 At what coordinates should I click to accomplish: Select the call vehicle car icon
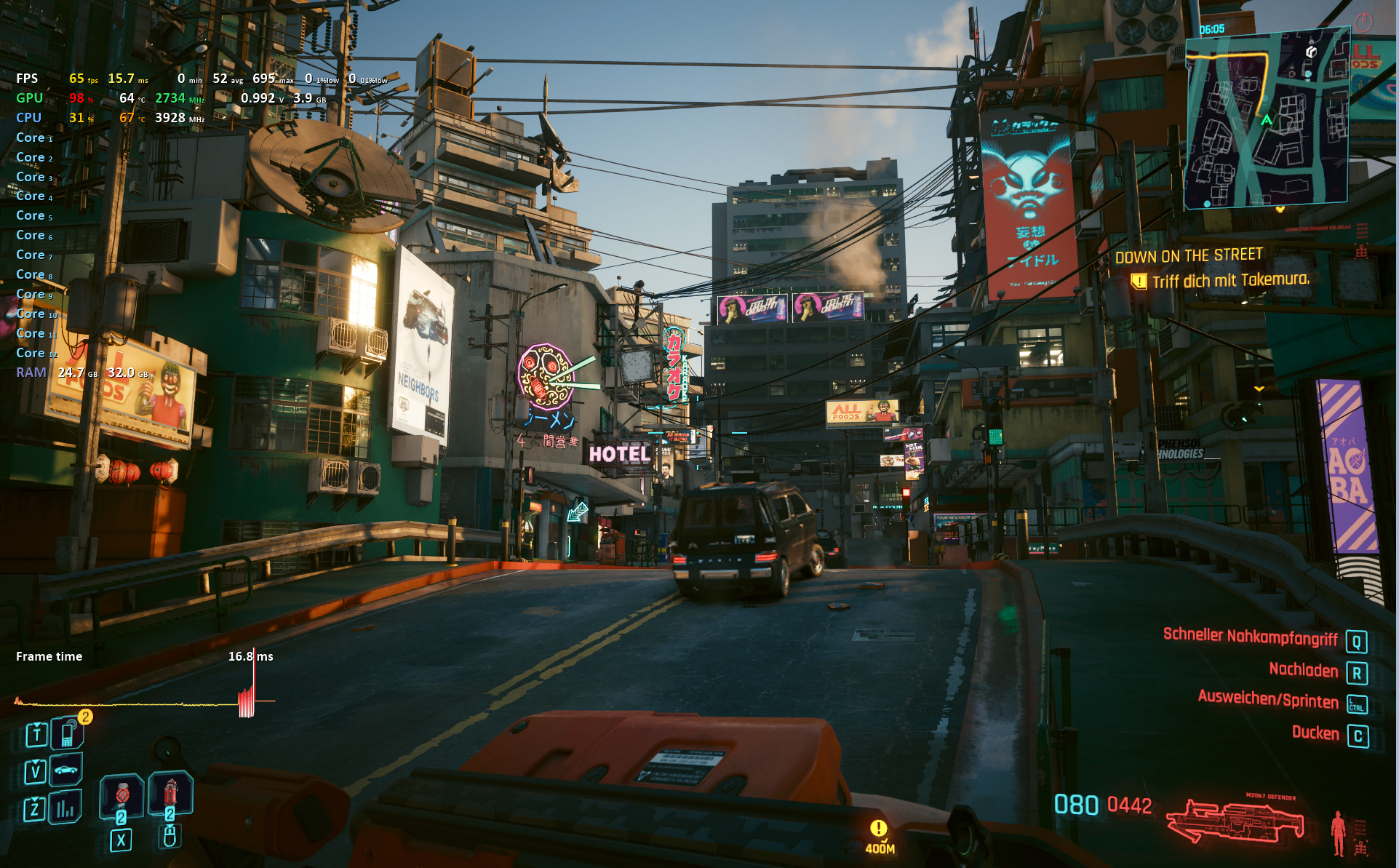point(65,770)
